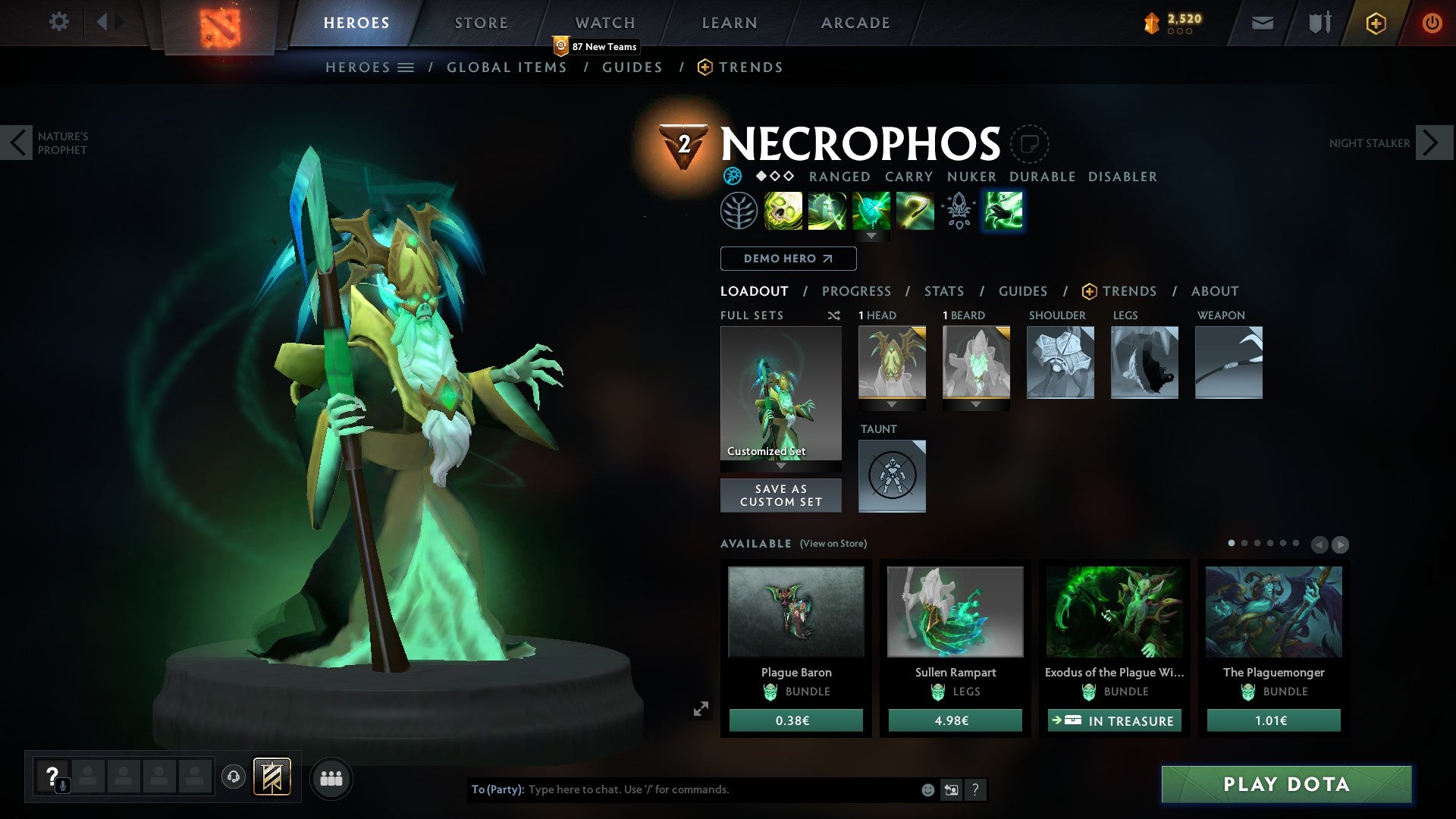1456x819 pixels.
Task: Enable the shuffle toggle next to Full Sets
Action: pyautogui.click(x=834, y=315)
